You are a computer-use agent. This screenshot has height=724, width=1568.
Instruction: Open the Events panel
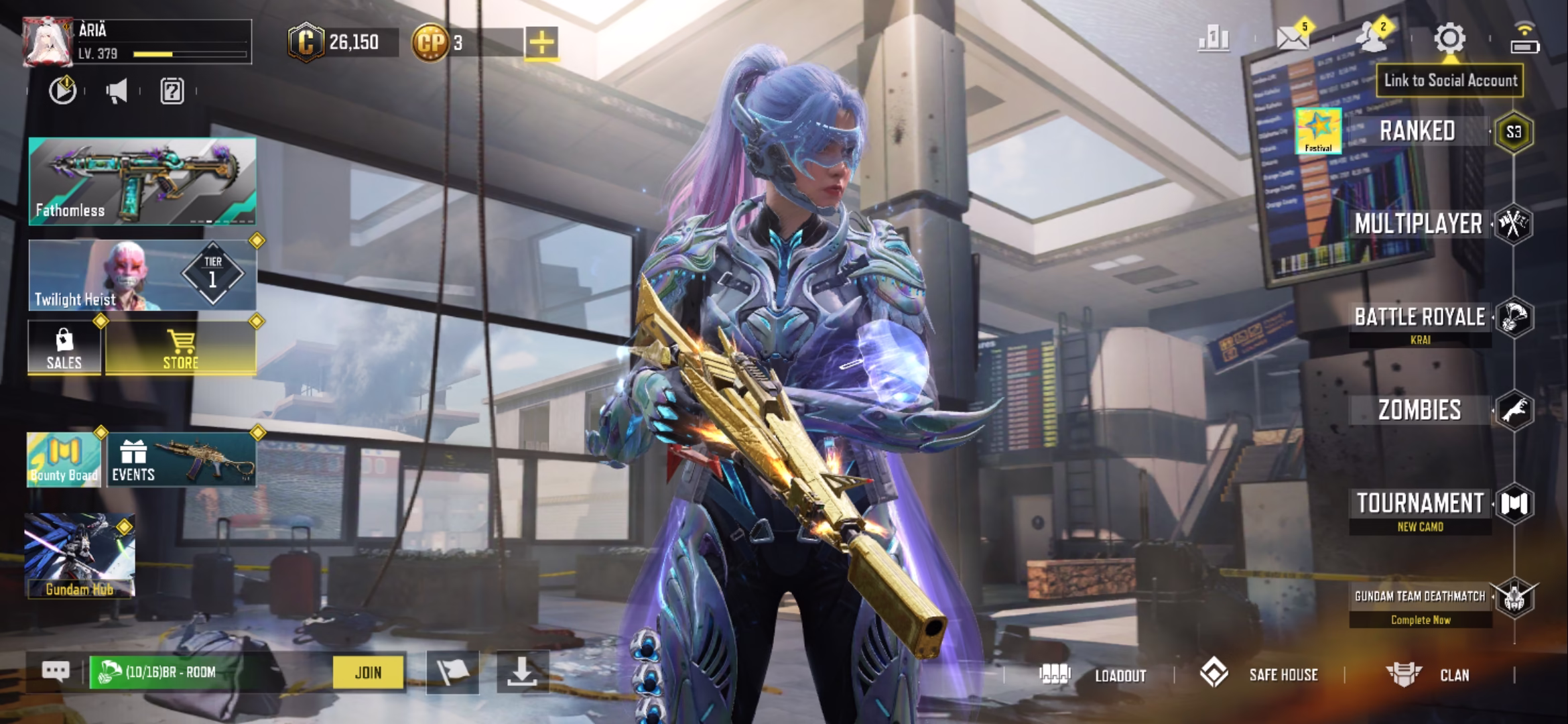[181, 460]
